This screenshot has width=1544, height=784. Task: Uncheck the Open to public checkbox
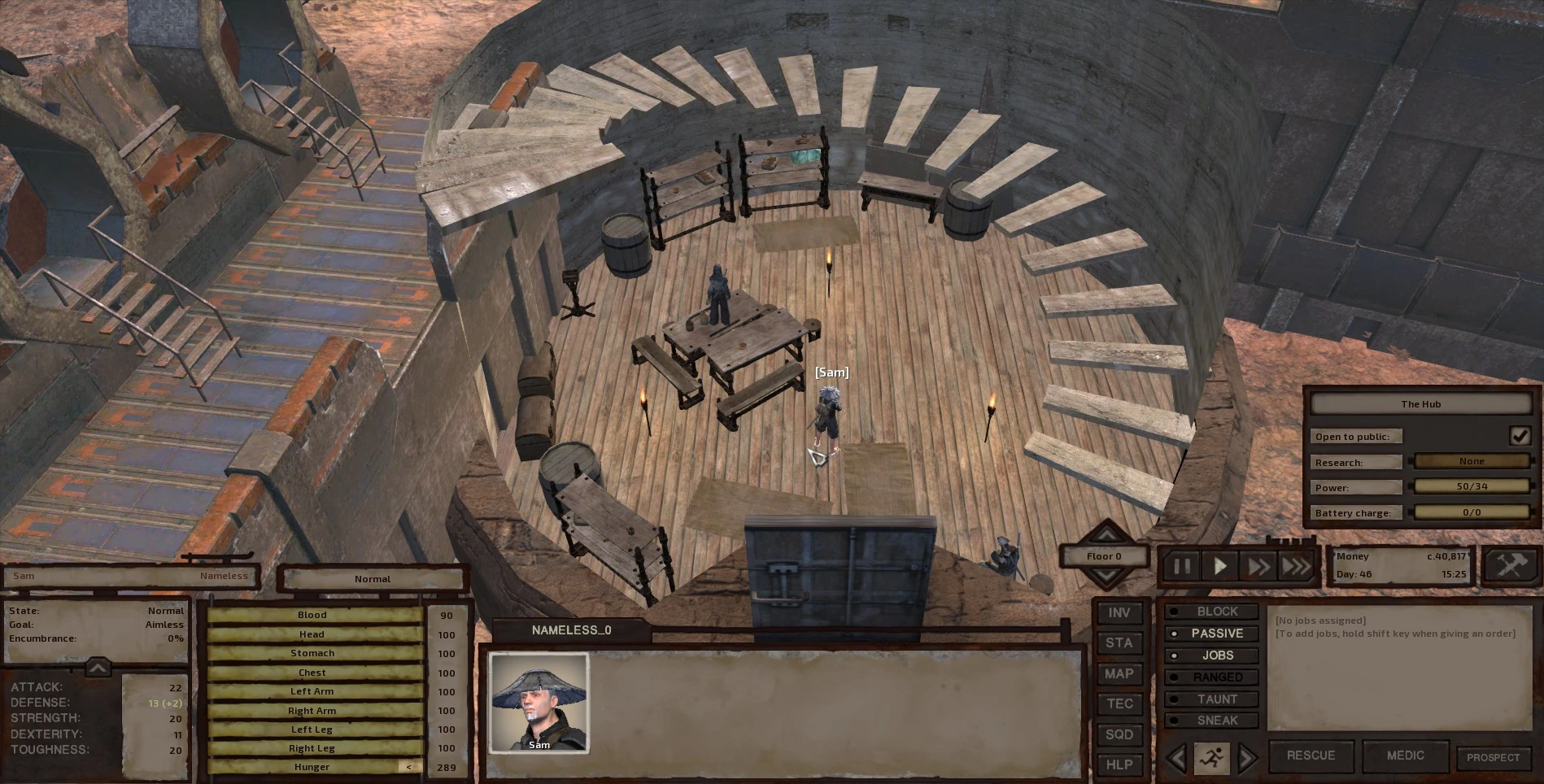click(x=1520, y=436)
